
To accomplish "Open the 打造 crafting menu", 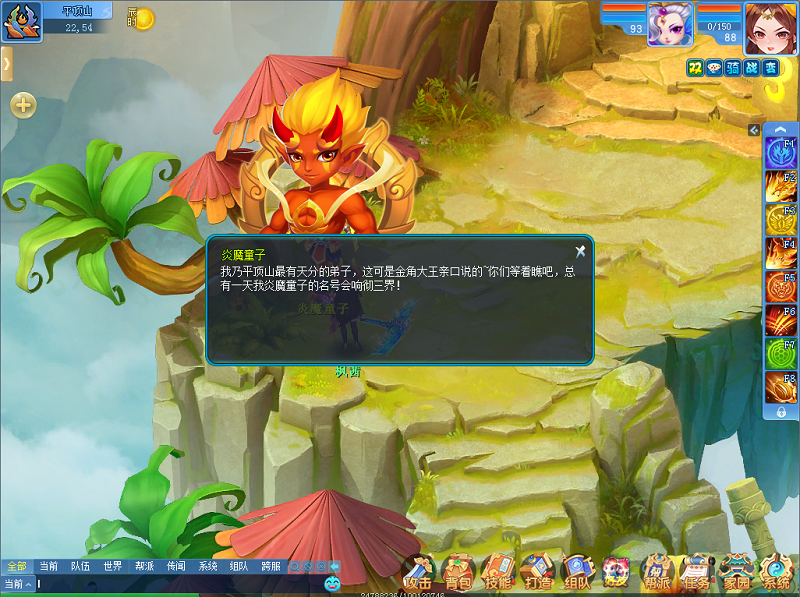I will [x=537, y=573].
